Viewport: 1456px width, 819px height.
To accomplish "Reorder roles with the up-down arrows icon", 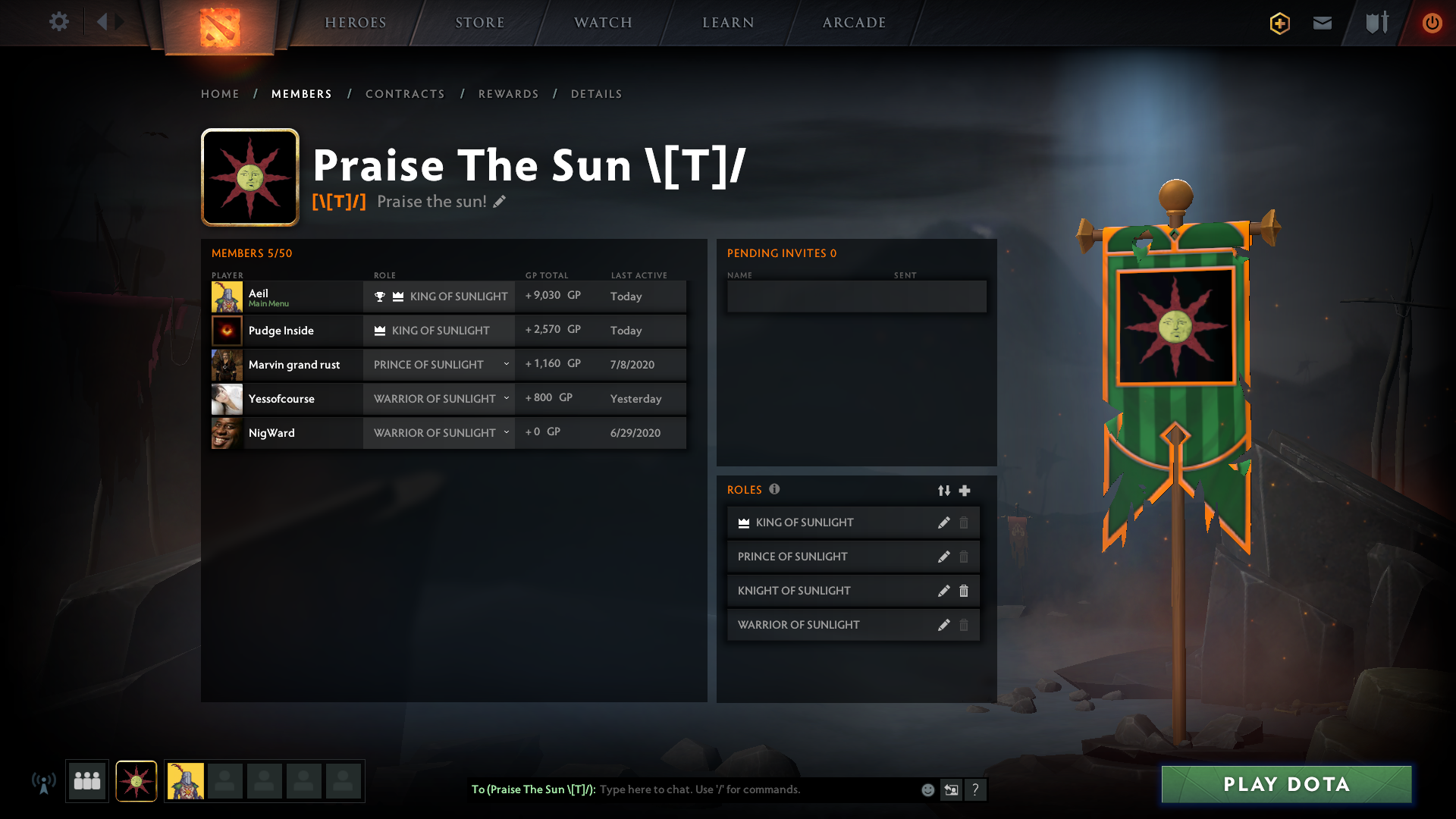I will [944, 491].
